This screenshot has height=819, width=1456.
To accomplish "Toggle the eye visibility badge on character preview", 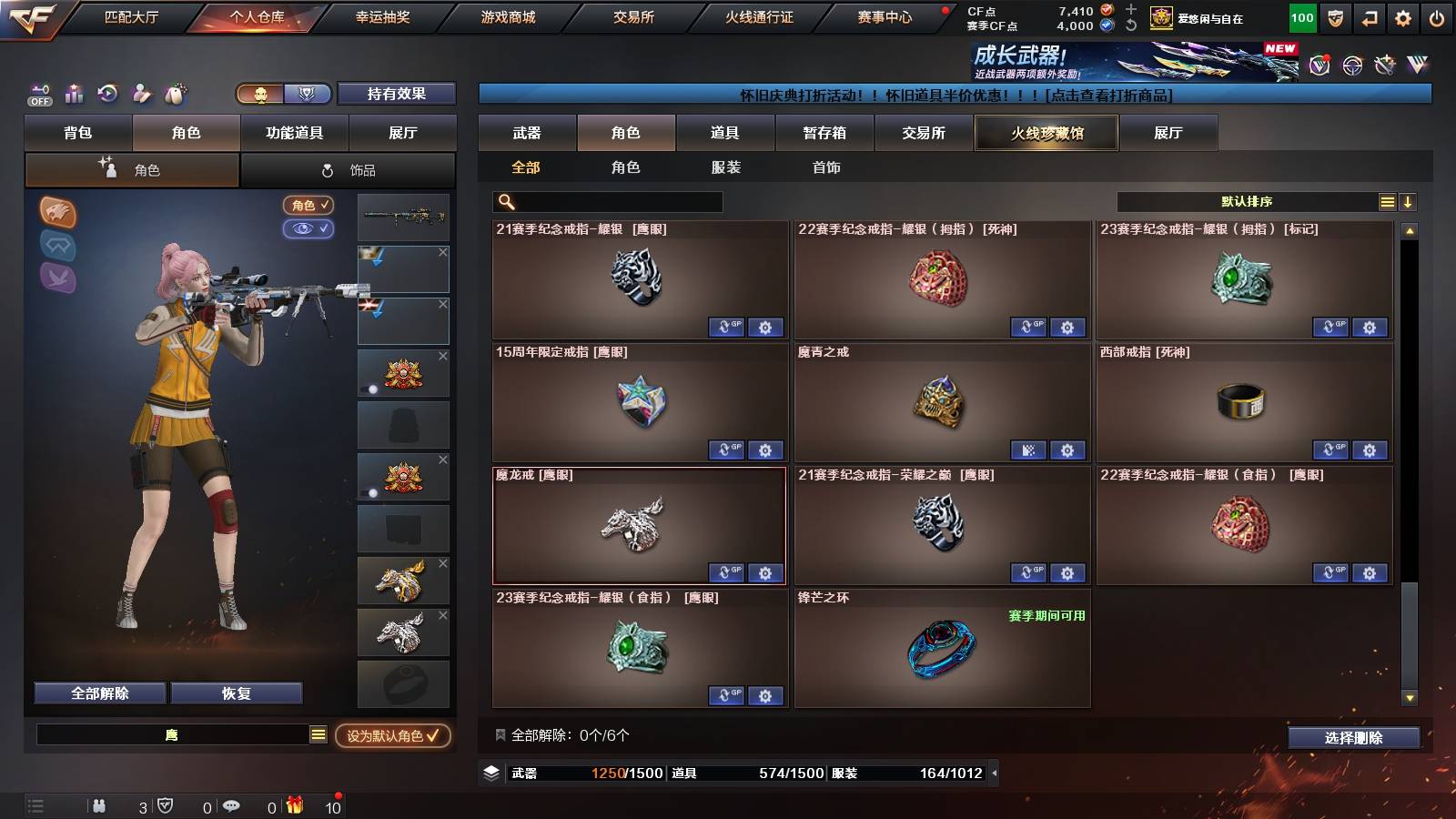I will 309,229.
